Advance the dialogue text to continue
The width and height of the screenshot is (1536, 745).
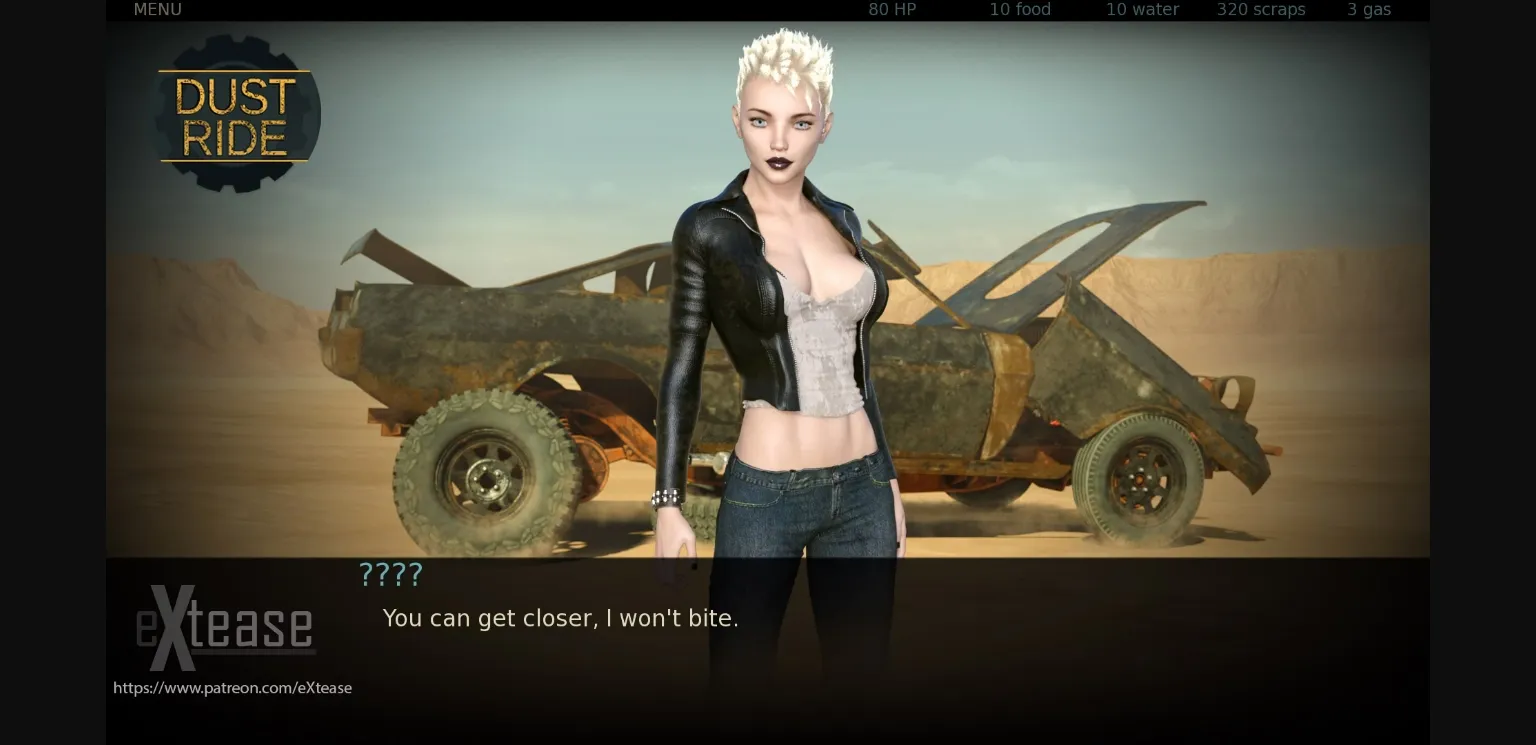(x=560, y=618)
